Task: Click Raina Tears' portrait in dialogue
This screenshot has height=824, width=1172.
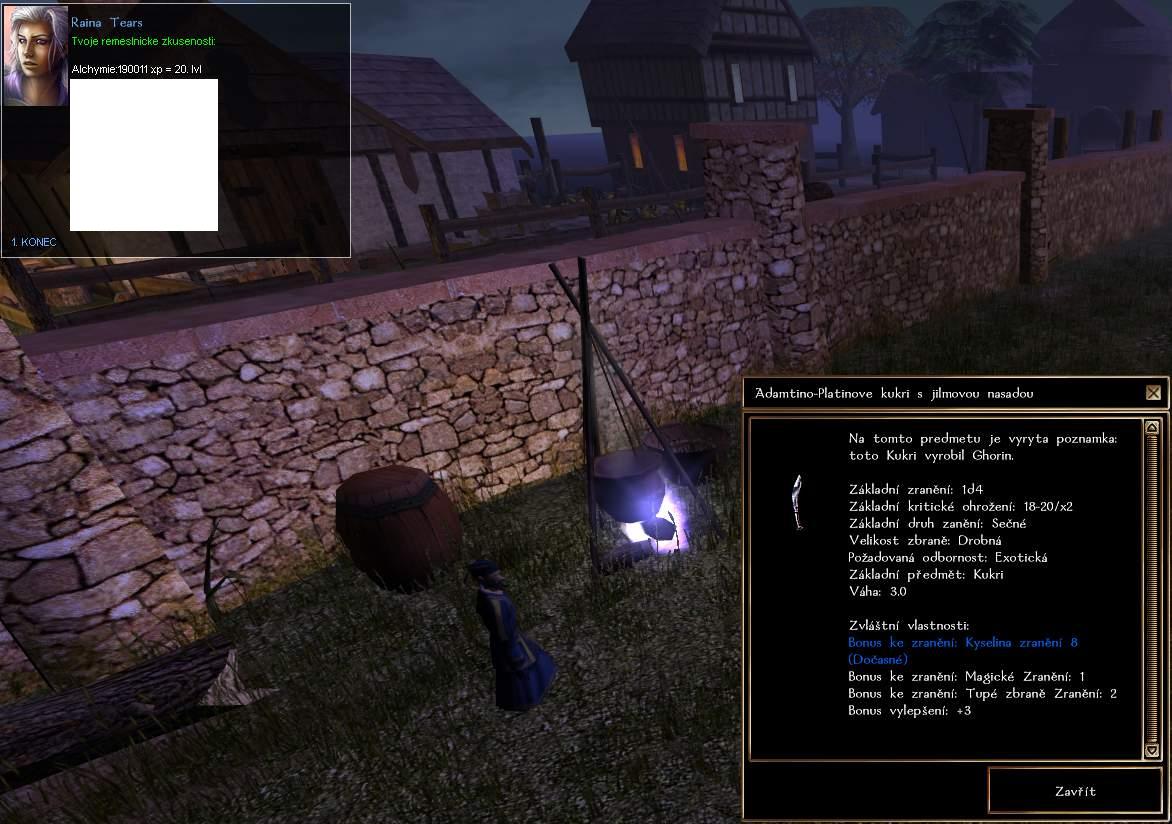Action: pyautogui.click(x=35, y=56)
